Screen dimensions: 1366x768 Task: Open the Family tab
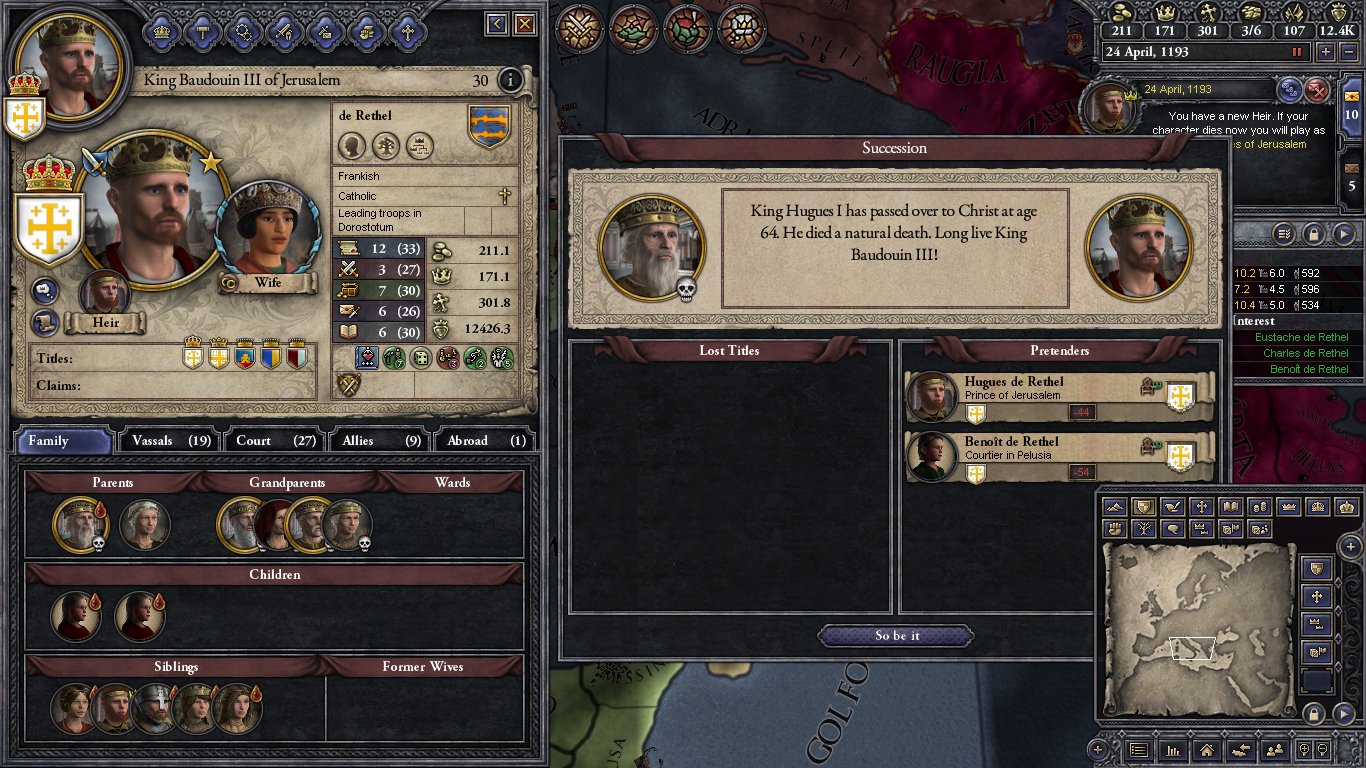(62, 440)
